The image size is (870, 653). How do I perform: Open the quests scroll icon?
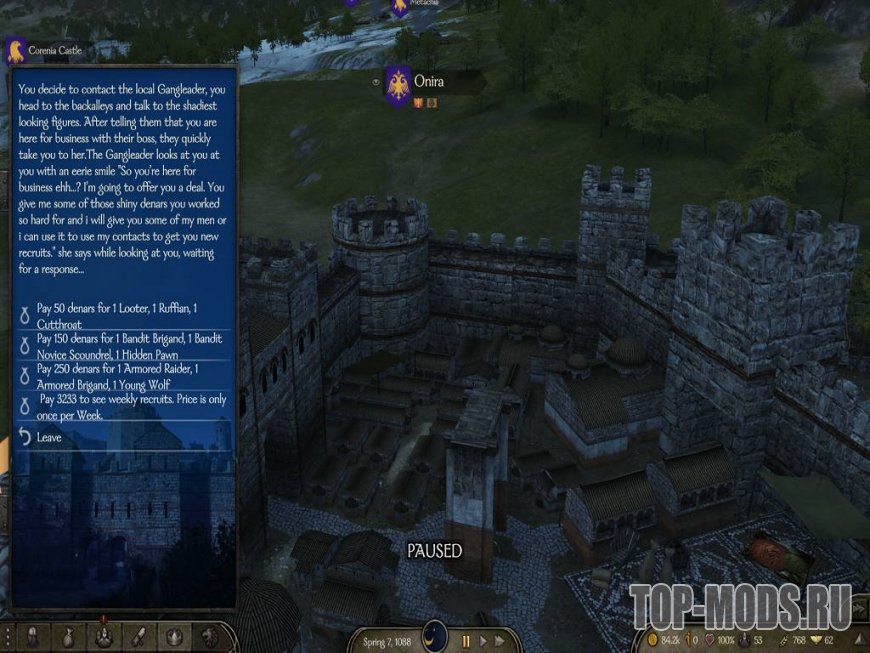[x=139, y=637]
